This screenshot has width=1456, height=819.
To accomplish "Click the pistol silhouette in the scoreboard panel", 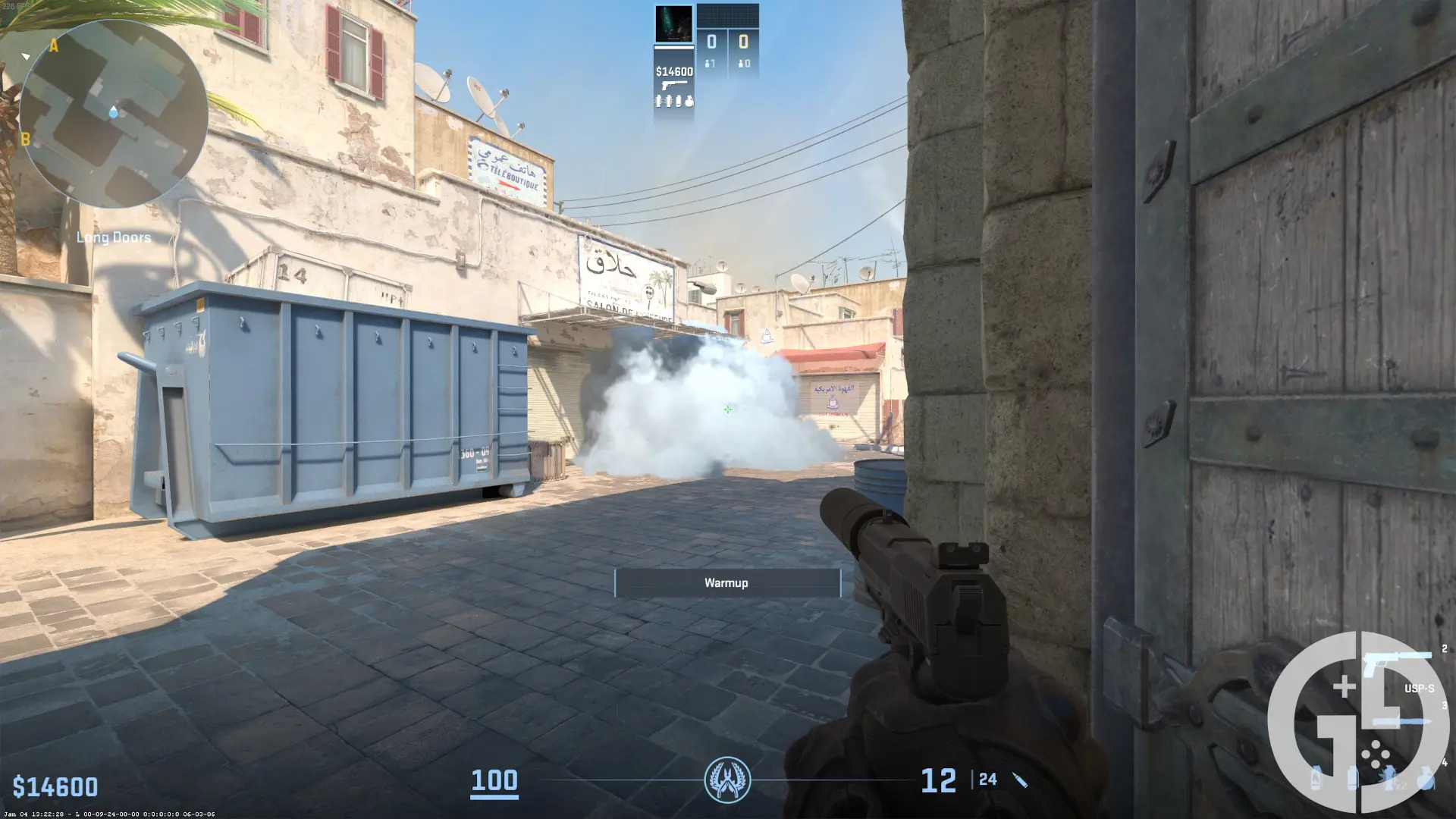I will point(674,85).
